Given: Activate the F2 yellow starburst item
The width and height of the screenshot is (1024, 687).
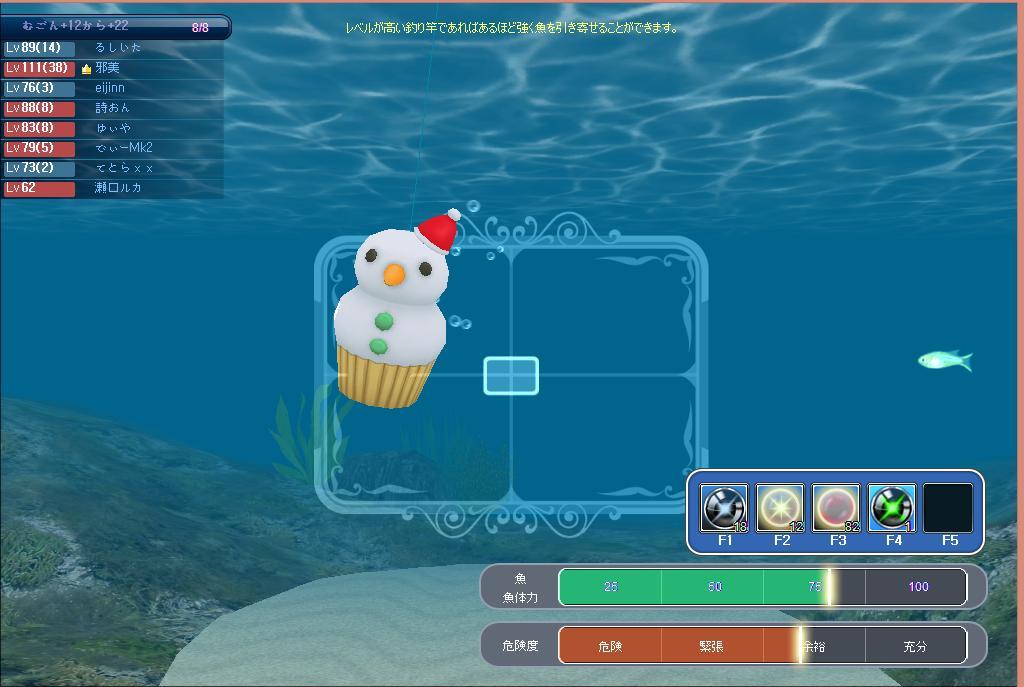Looking at the screenshot, I should [x=780, y=508].
